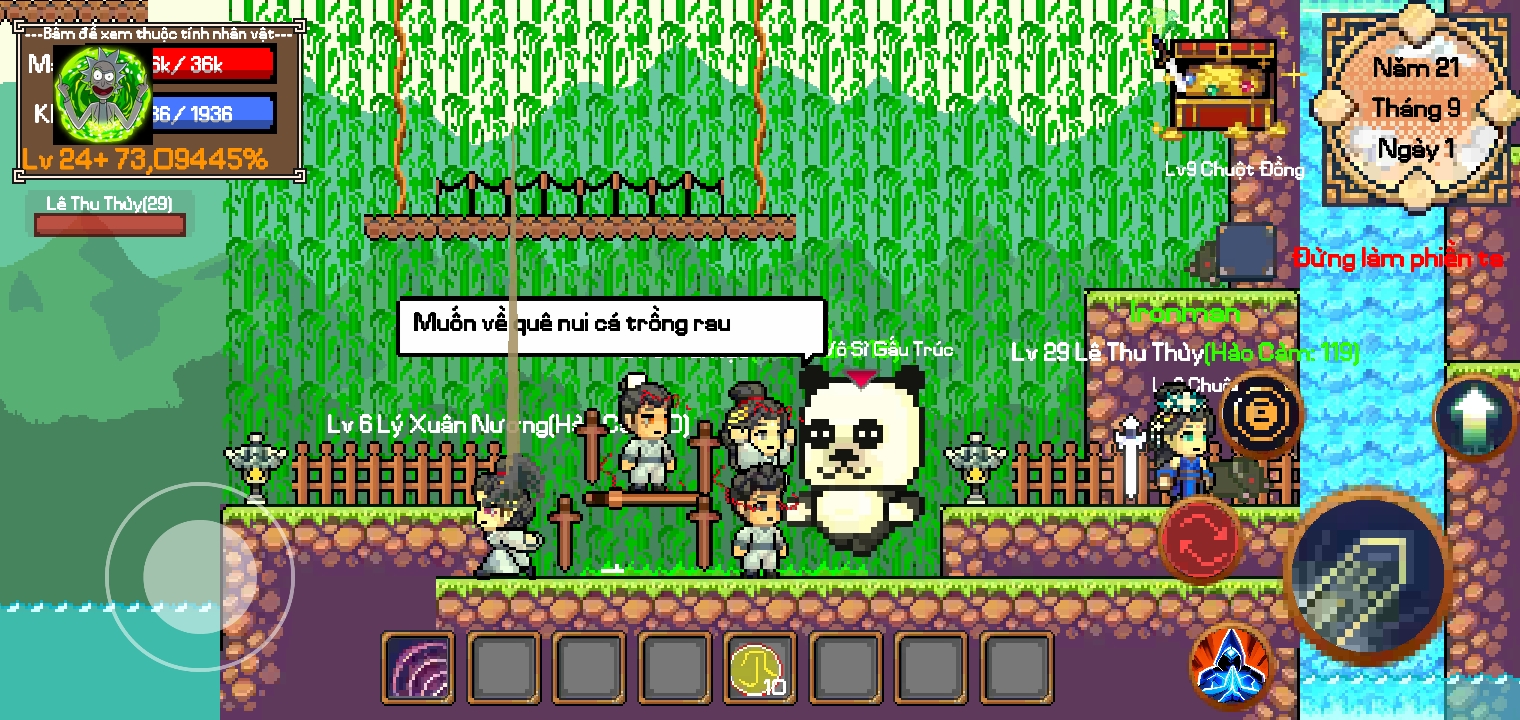Tap Lê Thu Thủy's red health bar
The image size is (1520, 720).
coord(109,225)
